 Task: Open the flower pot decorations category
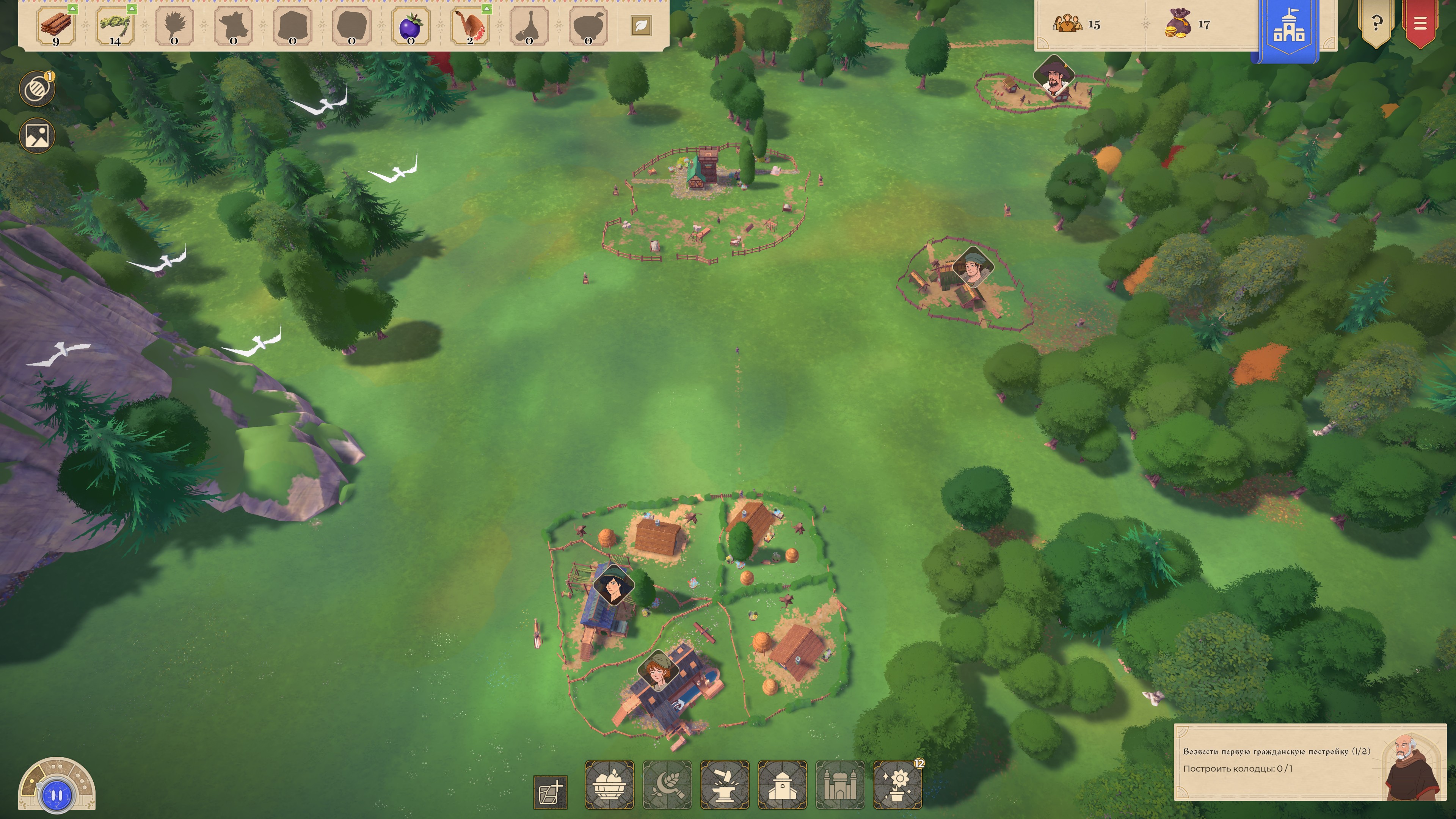pyautogui.click(x=897, y=784)
